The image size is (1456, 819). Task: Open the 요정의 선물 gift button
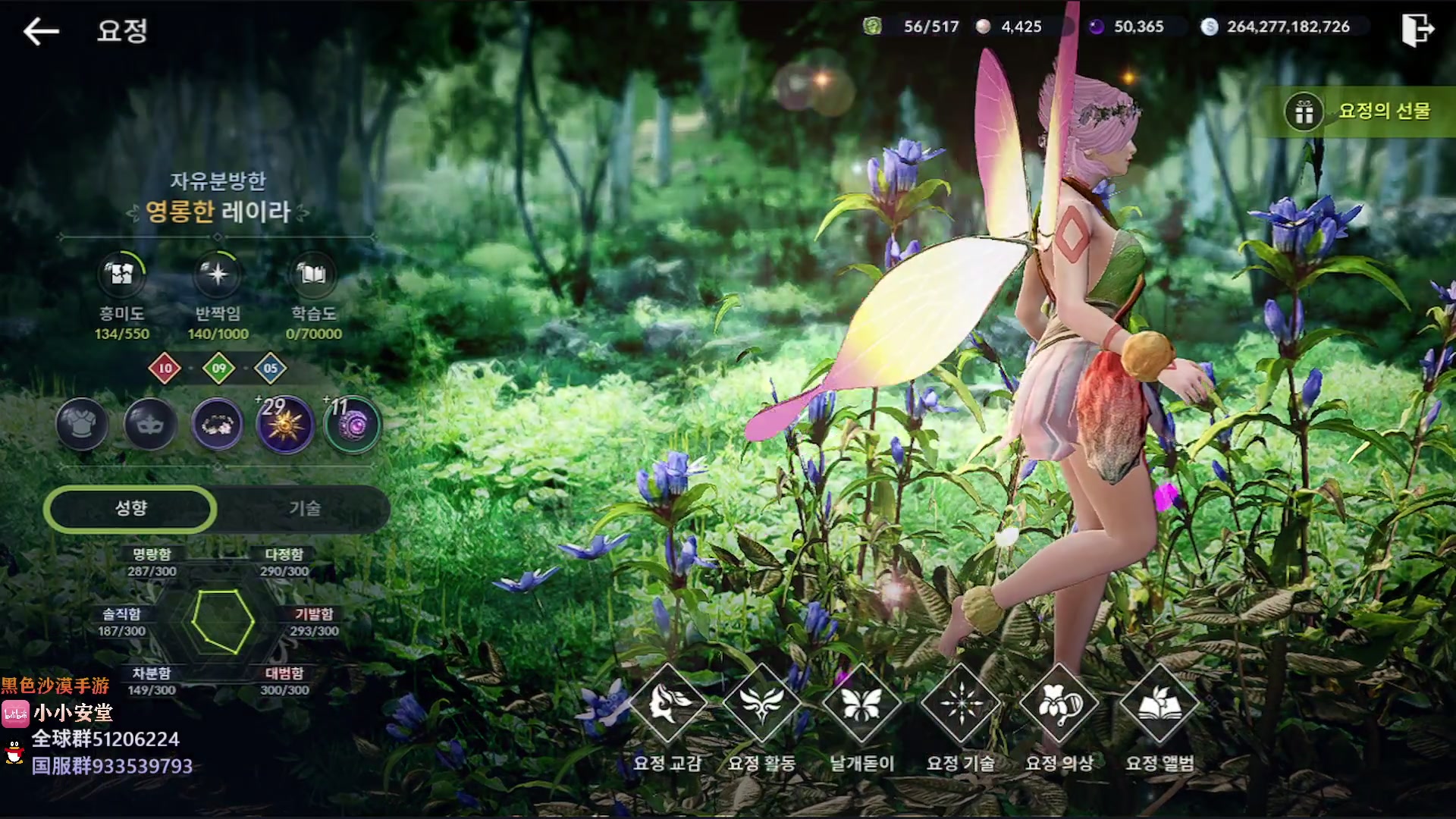[1357, 111]
